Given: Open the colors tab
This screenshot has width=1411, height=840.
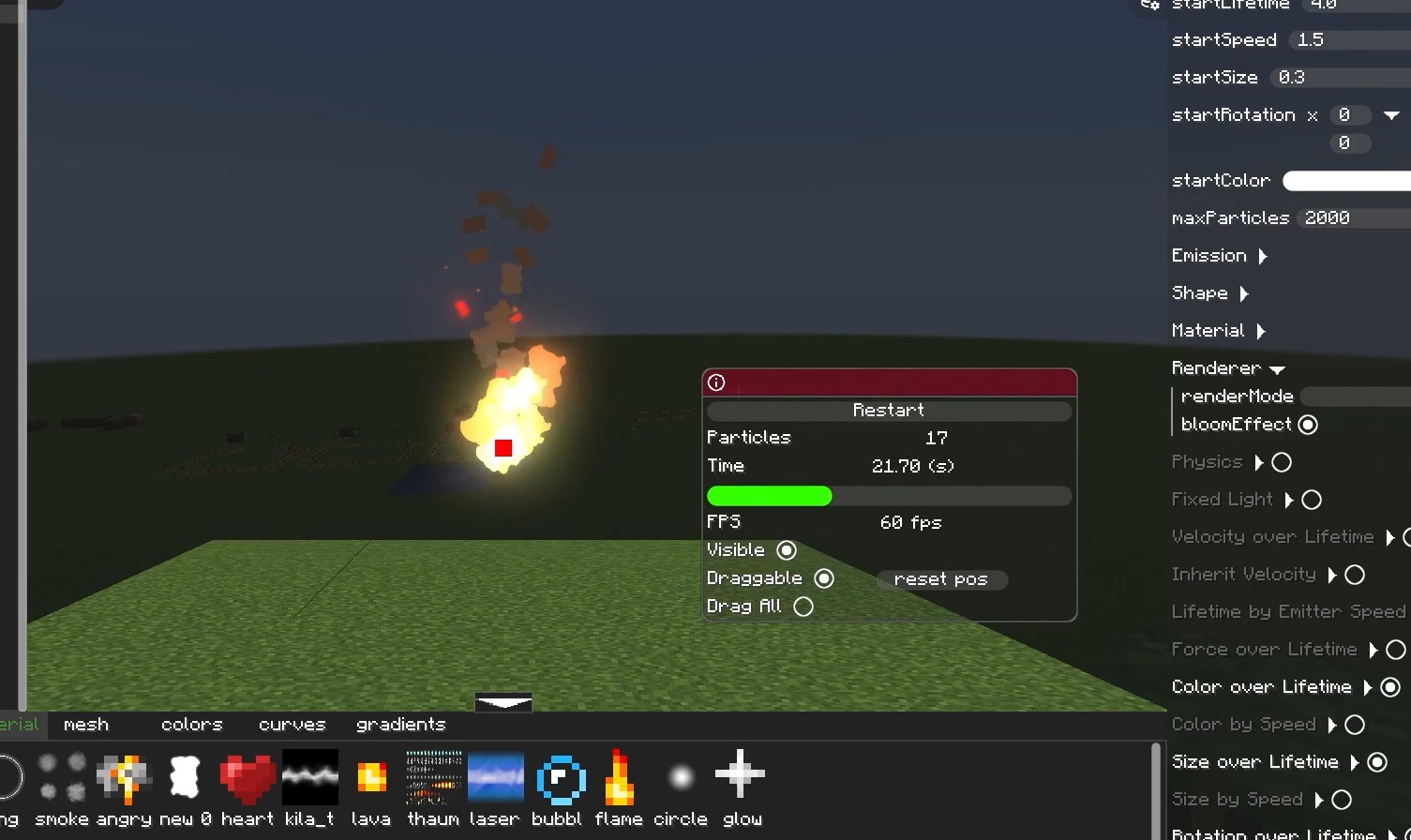Looking at the screenshot, I should (191, 725).
